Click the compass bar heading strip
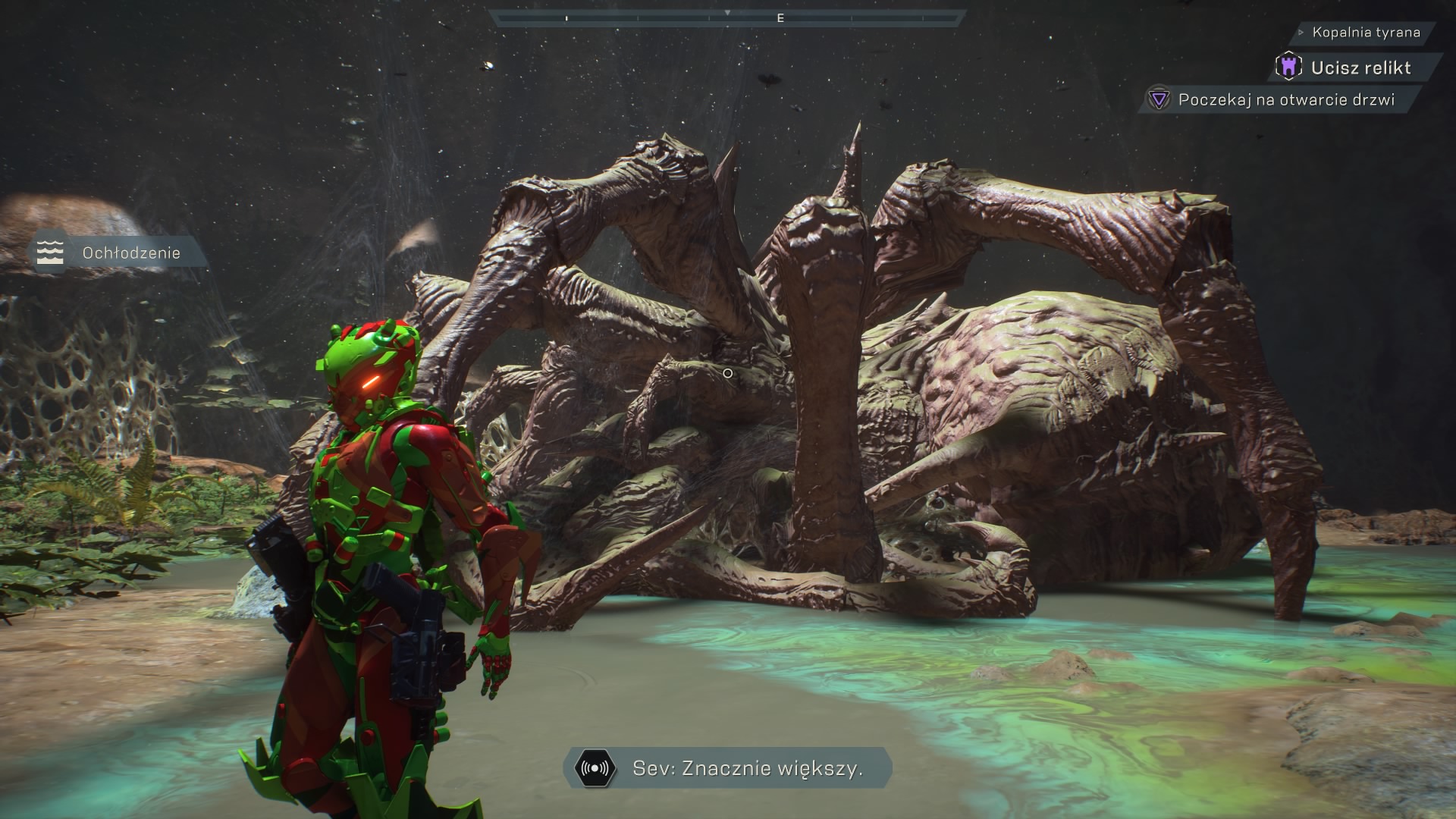This screenshot has width=1456, height=819. click(727, 18)
